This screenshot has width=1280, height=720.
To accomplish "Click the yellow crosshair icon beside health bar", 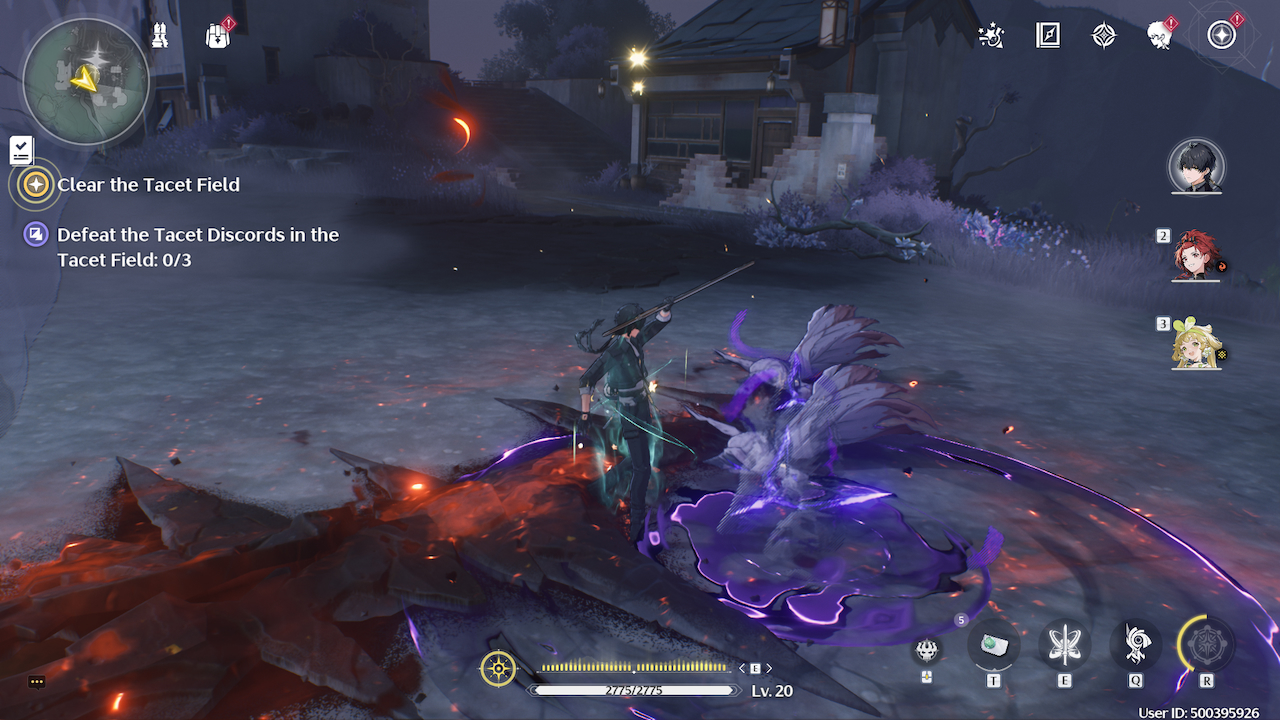I will pyautogui.click(x=498, y=668).
